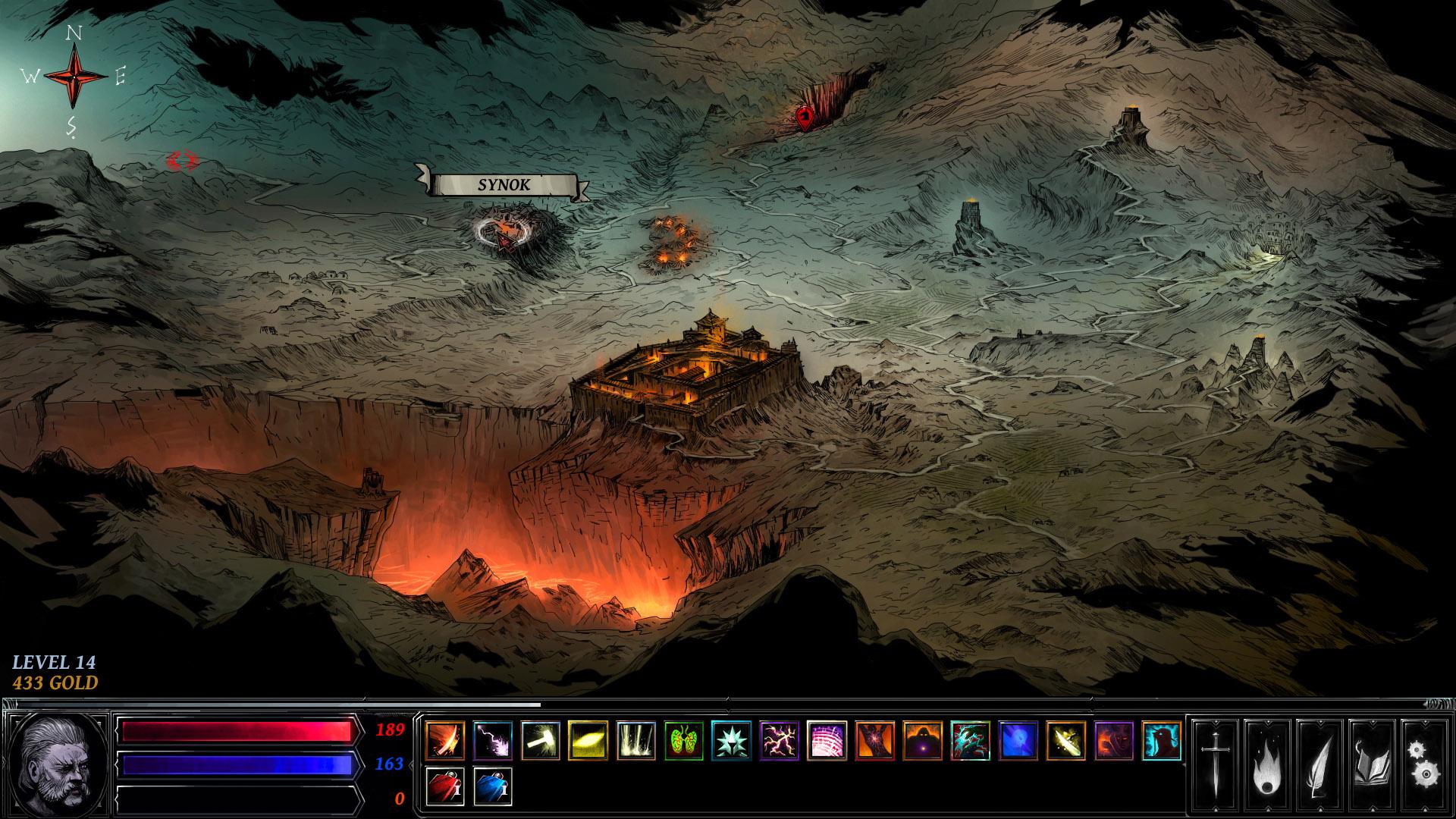Activate the pale spiked star skill
The image size is (1456, 819).
pyautogui.click(x=732, y=740)
